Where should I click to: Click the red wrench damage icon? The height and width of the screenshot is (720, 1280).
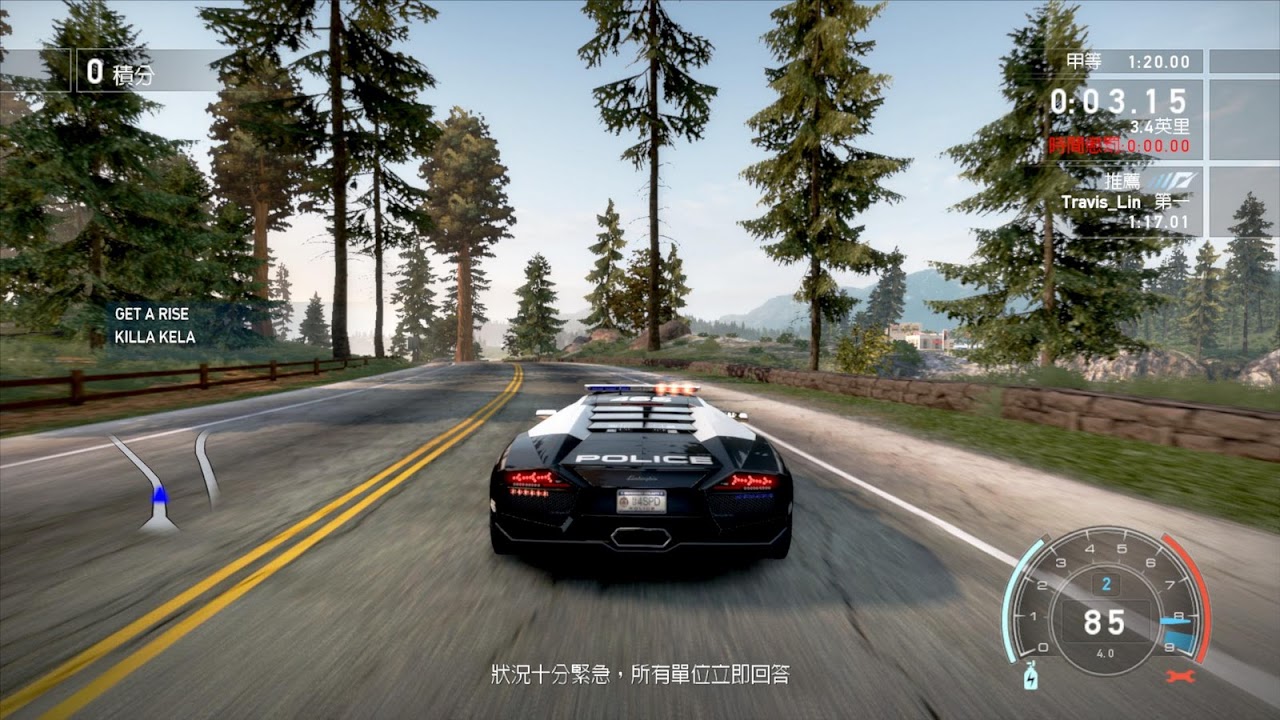[1181, 676]
